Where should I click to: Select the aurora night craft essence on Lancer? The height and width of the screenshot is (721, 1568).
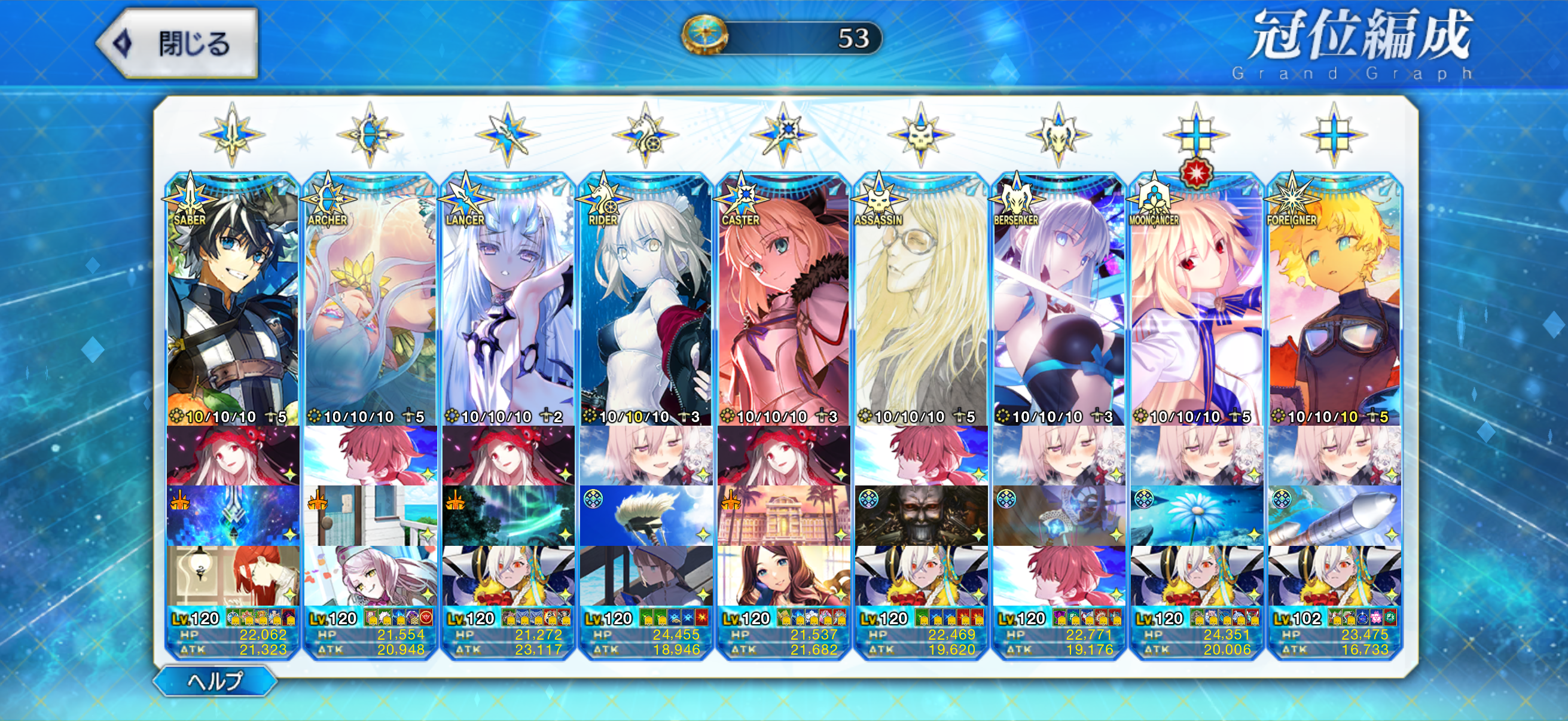click(x=508, y=516)
